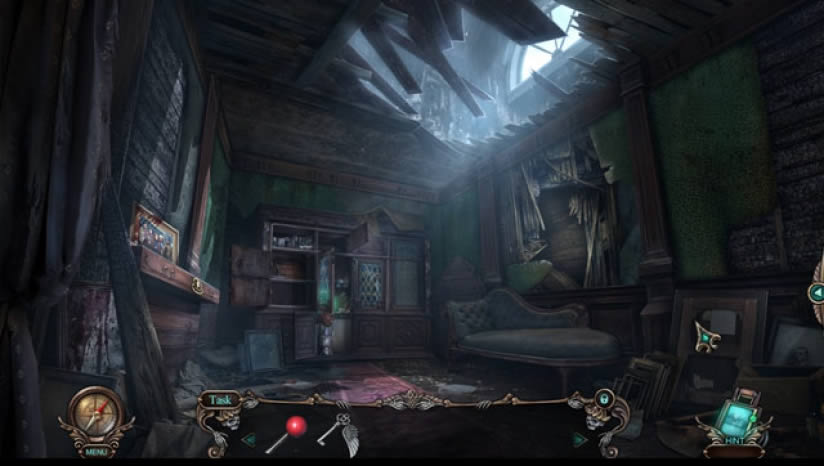This screenshot has width=824, height=466.
Task: Expand the side panel arrow tab
Action: pyautogui.click(x=816, y=293)
